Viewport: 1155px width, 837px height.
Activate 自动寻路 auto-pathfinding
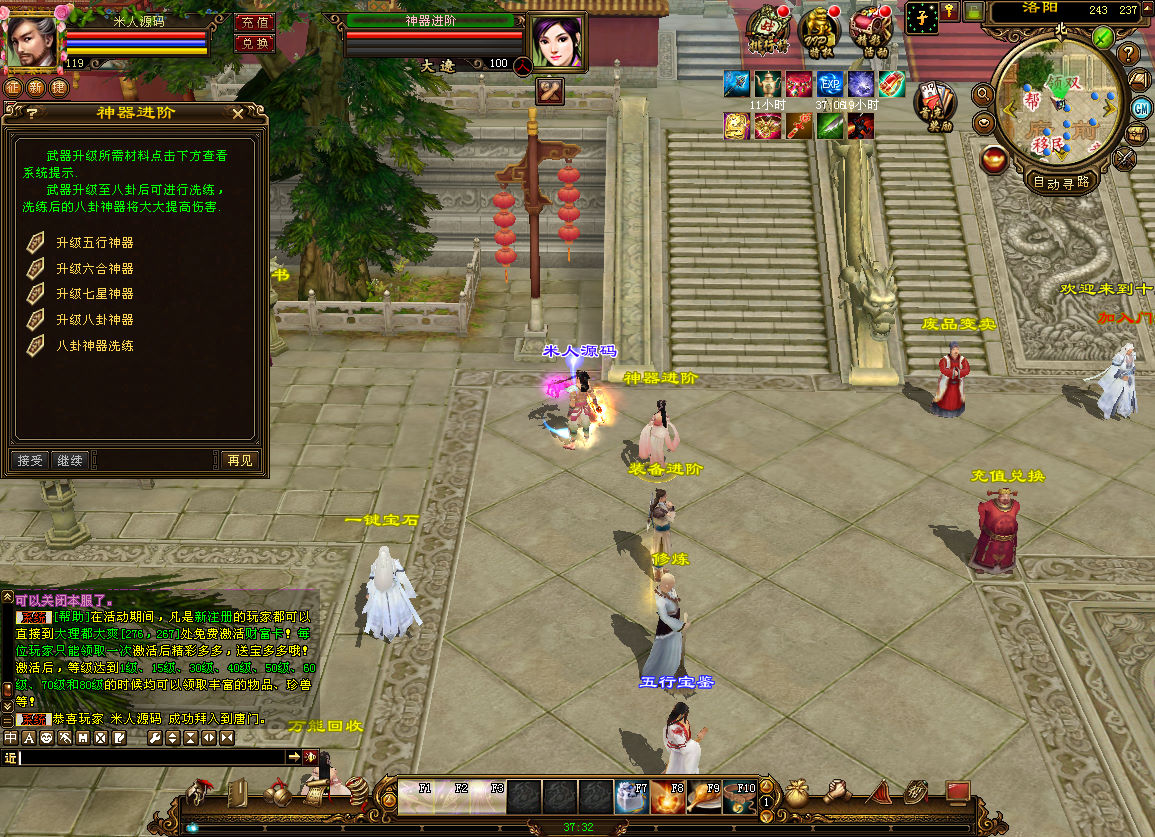pyautogui.click(x=1062, y=183)
